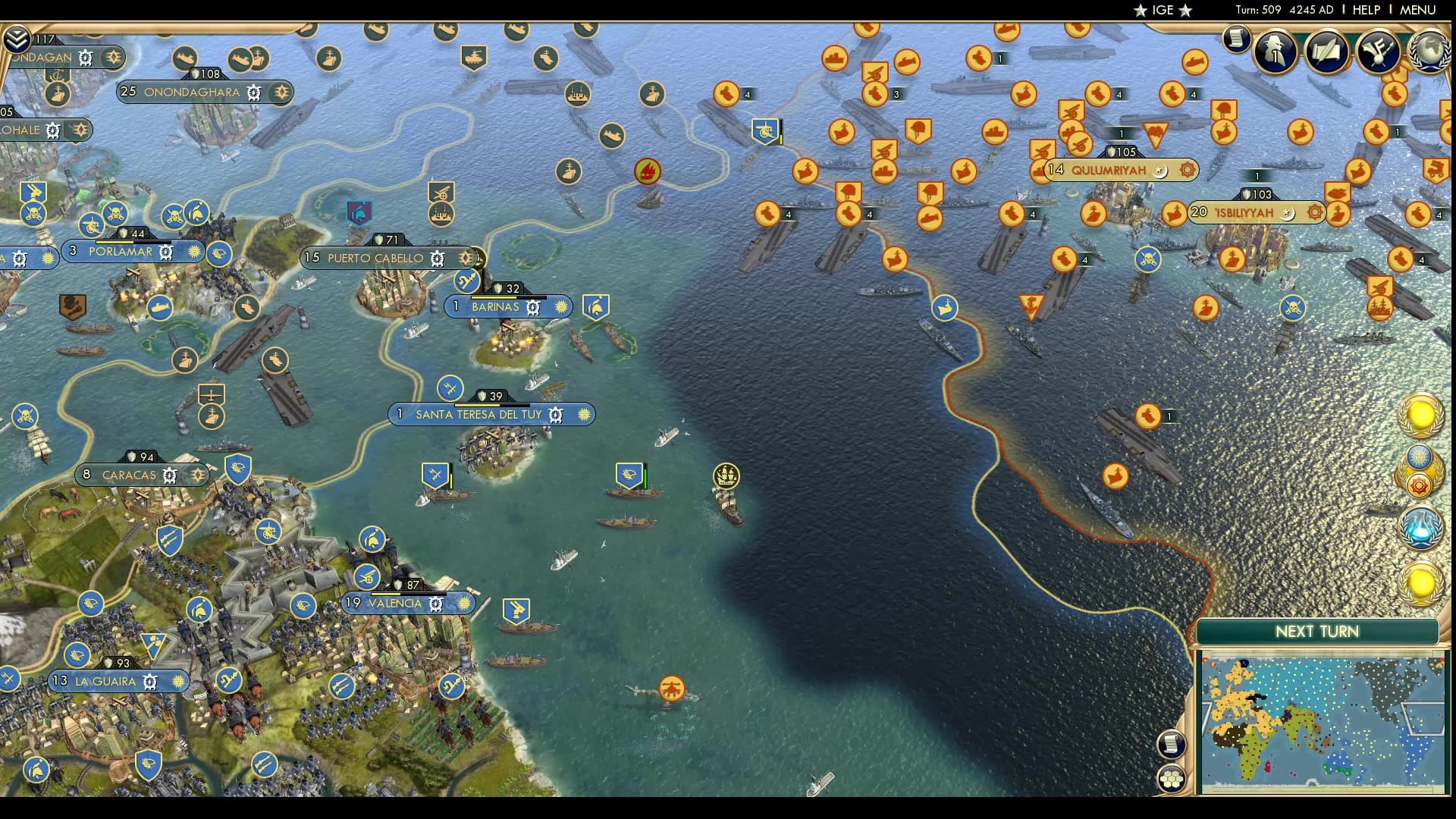The image size is (1456, 819).
Task: Open the scroll options button beside the minimap
Action: coord(1172,744)
